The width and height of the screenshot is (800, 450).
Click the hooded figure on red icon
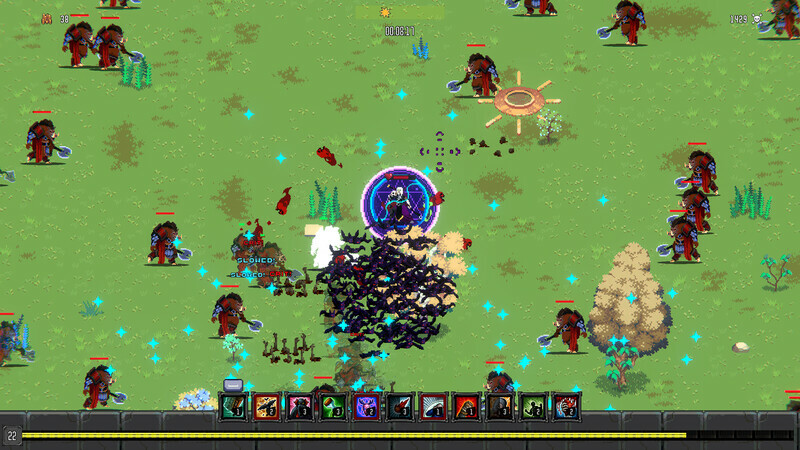[466, 405]
